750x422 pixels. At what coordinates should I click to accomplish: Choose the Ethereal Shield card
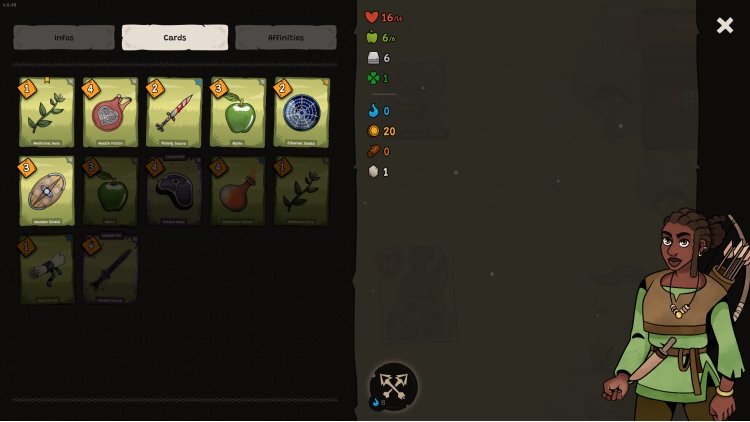pyautogui.click(x=301, y=113)
